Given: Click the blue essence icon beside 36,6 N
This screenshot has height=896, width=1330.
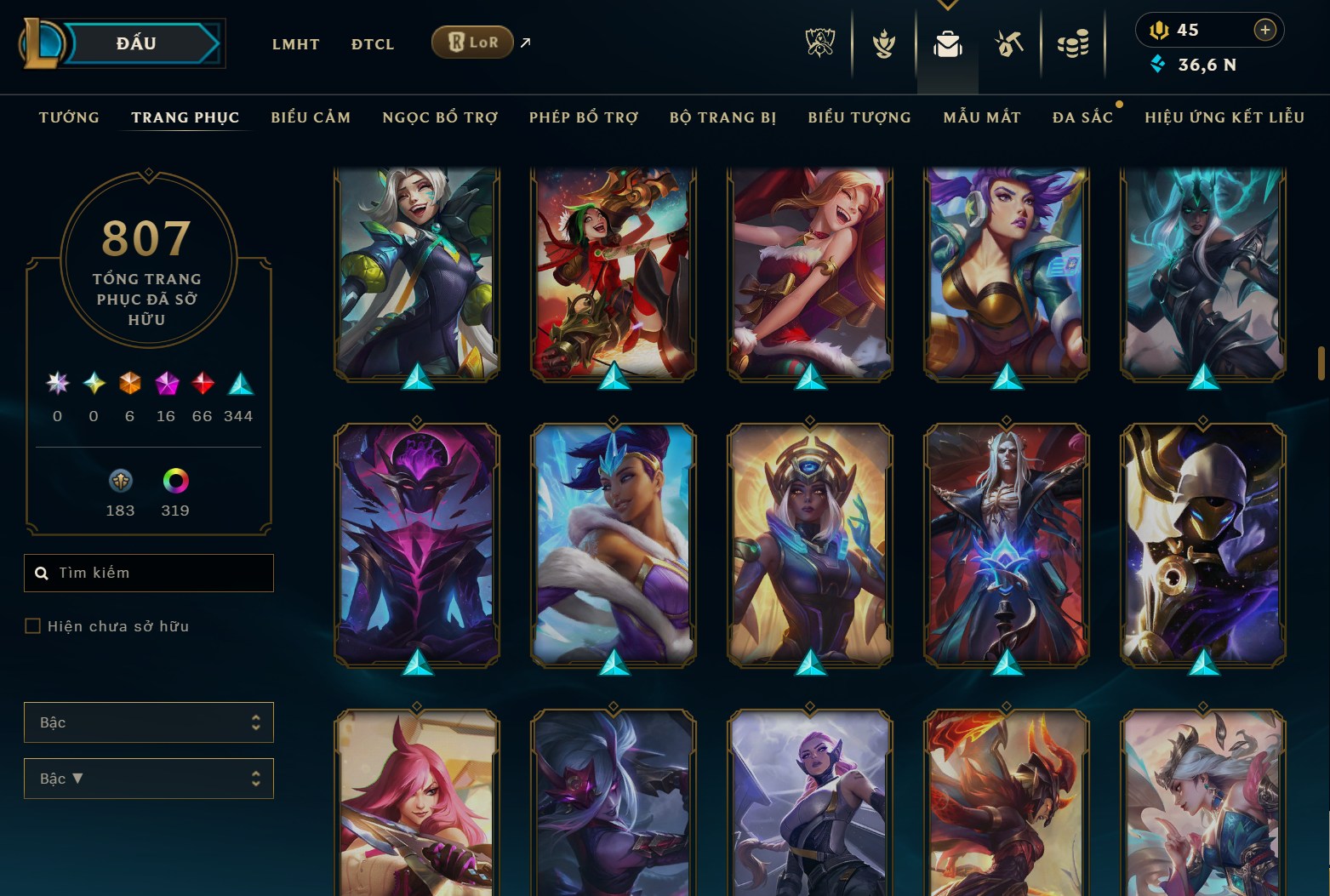Looking at the screenshot, I should [1157, 63].
